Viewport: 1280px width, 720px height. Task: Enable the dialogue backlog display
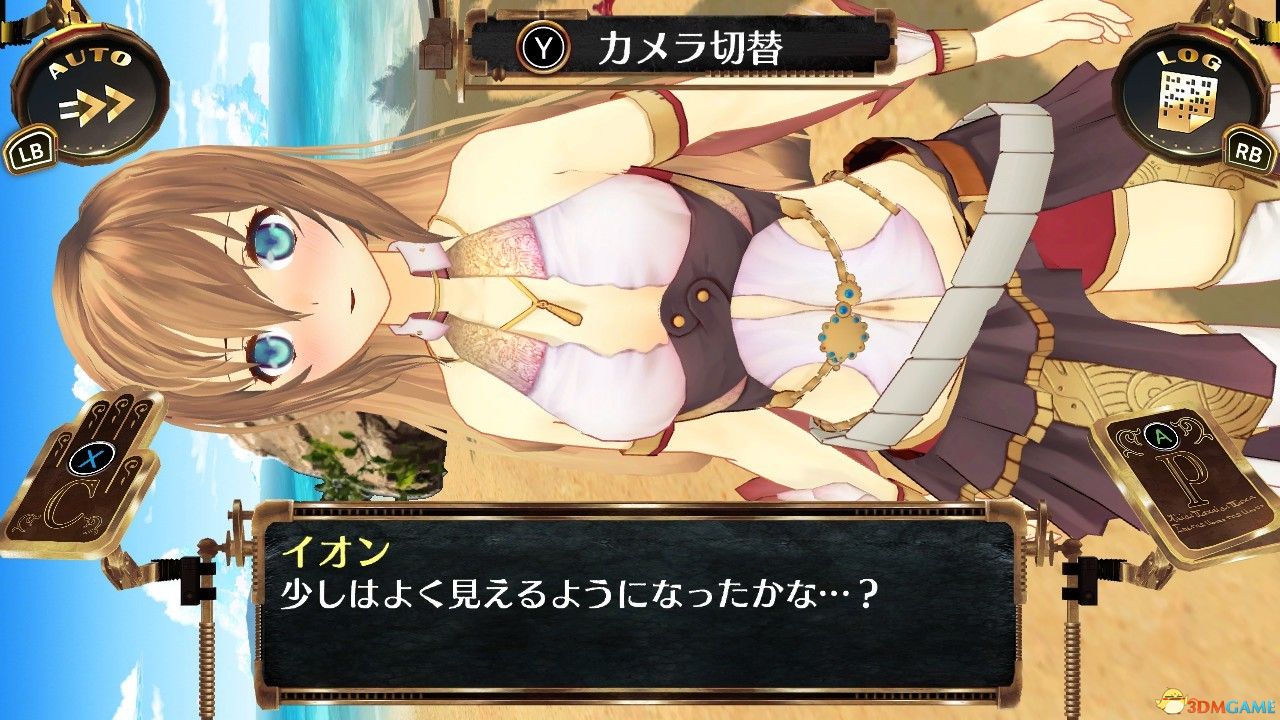[x=1190, y=90]
